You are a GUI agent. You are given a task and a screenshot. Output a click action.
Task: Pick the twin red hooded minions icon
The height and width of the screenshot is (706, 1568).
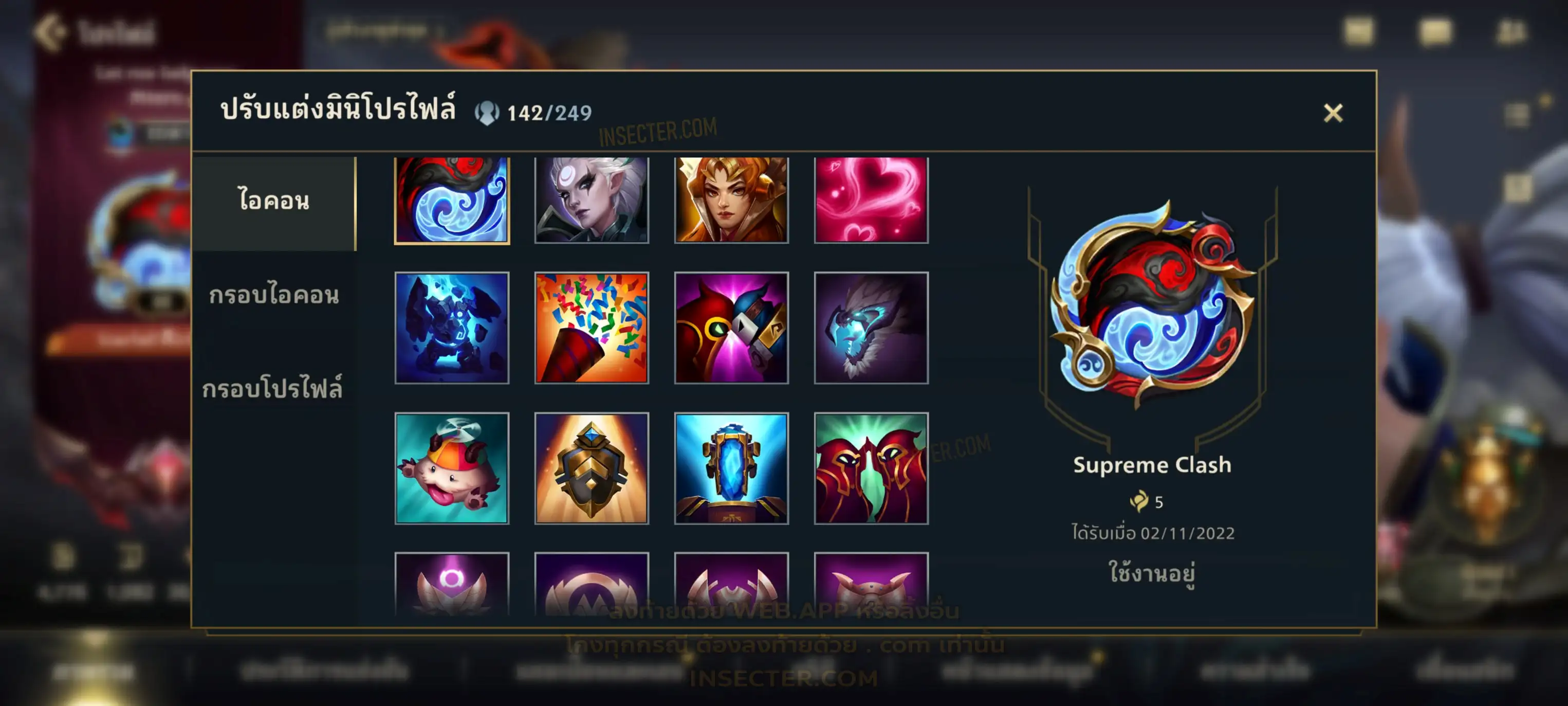[x=871, y=468]
